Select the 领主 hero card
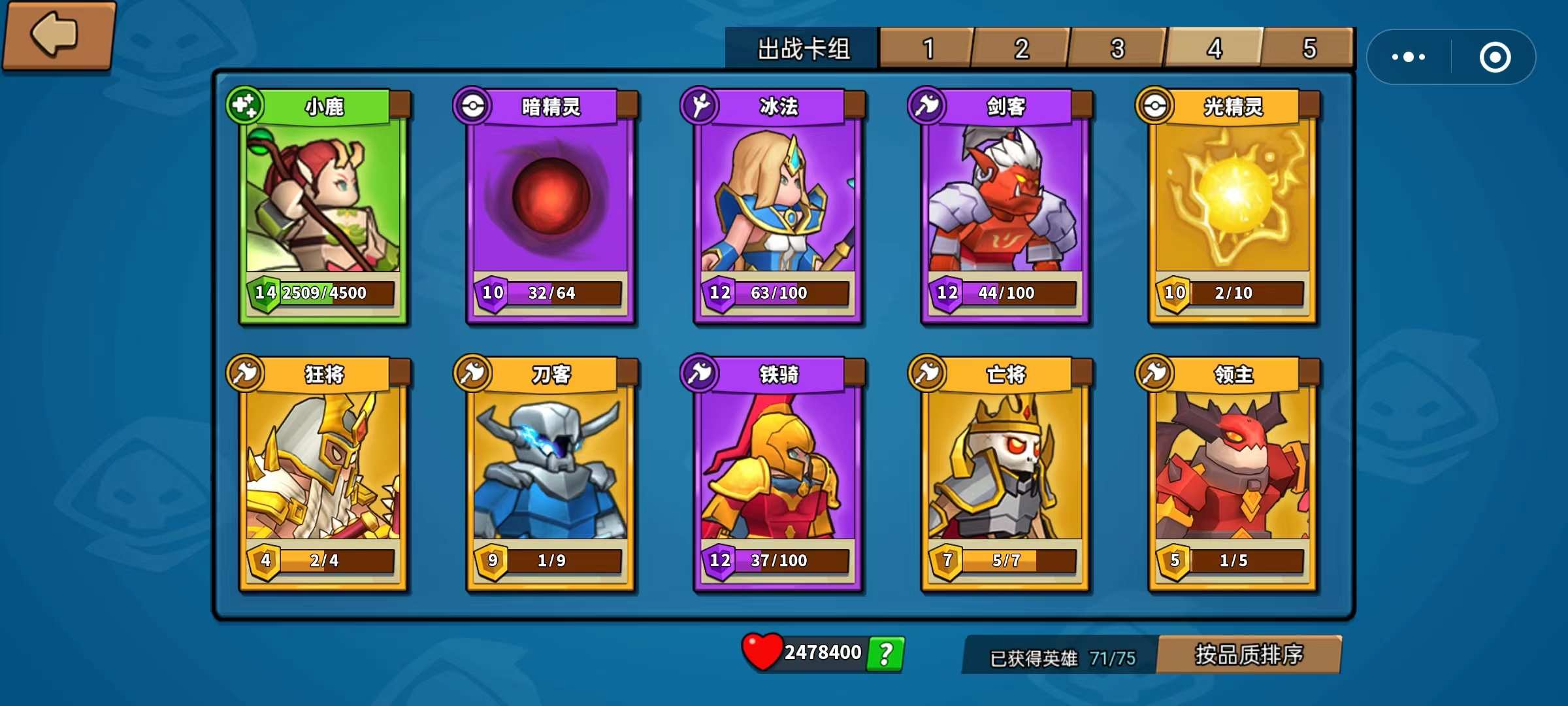This screenshot has height=706, width=1568. pos(1232,474)
